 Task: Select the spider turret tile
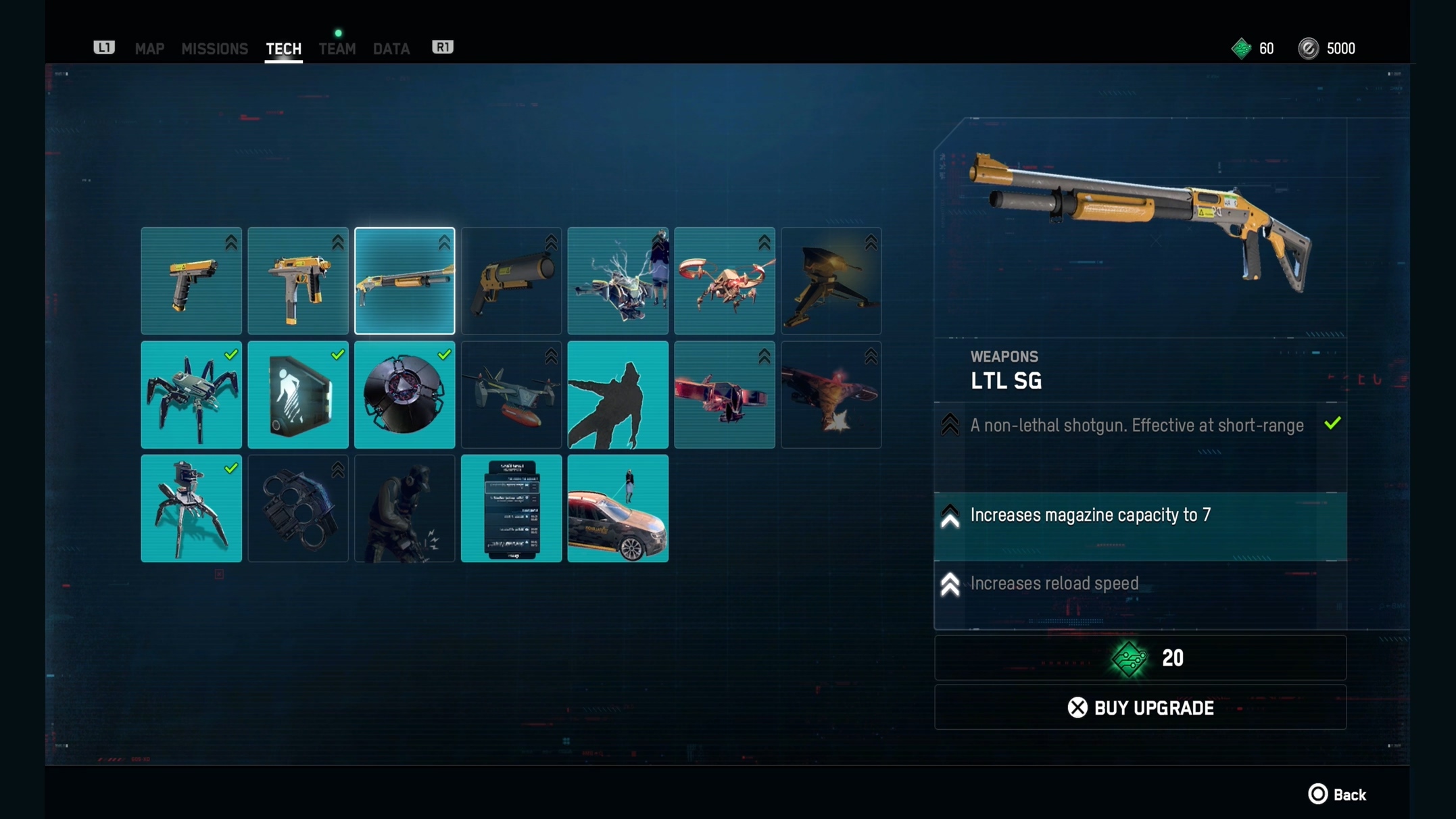pos(191,508)
